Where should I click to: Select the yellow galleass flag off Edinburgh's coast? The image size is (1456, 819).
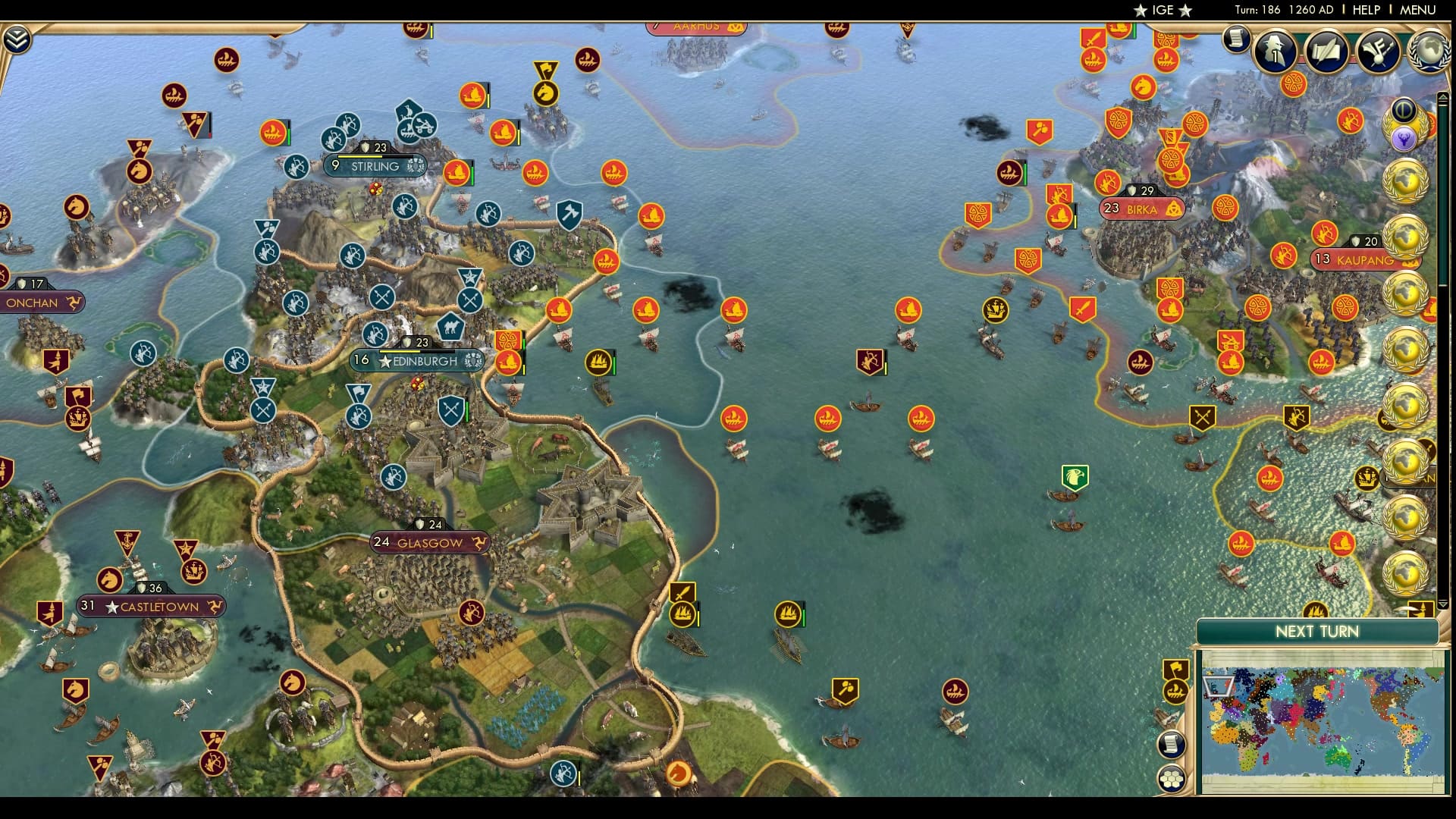pyautogui.click(x=597, y=362)
